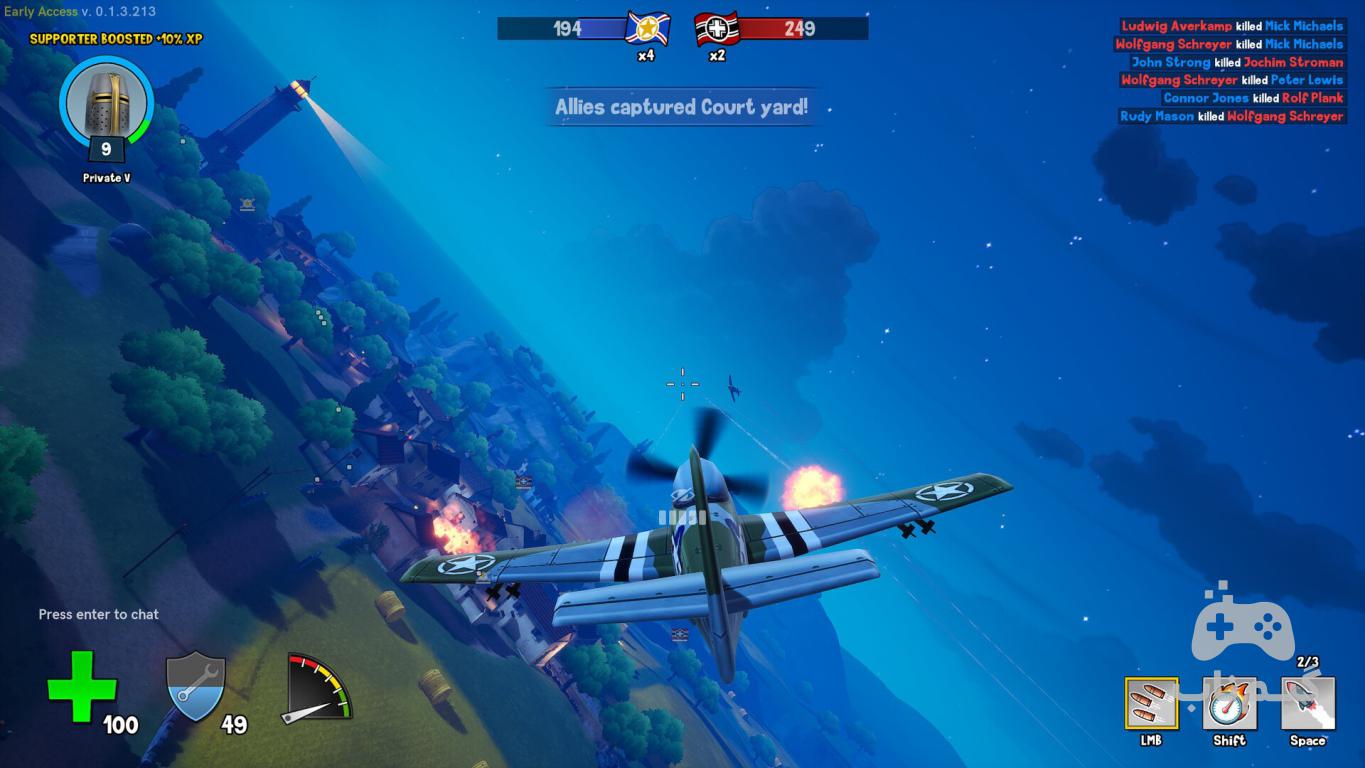1365x768 pixels.
Task: Click the Axis cross flag emblem
Action: click(x=716, y=28)
